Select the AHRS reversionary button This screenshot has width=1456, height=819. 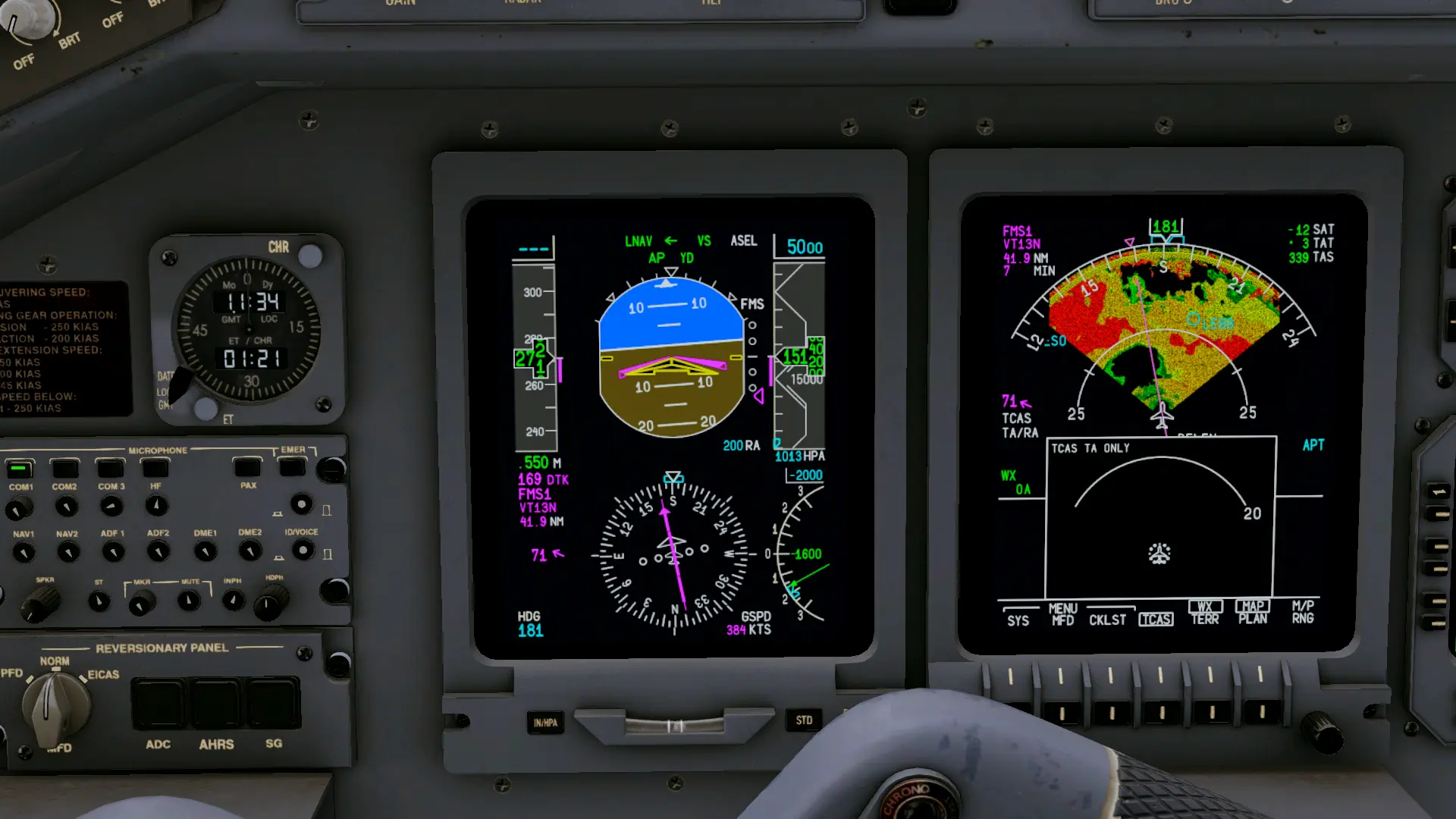(216, 704)
